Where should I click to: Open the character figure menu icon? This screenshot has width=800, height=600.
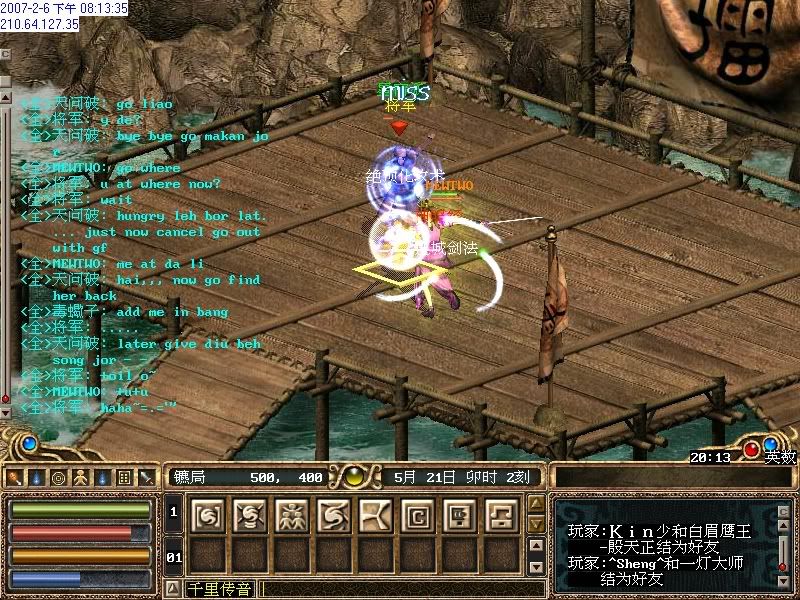click(x=80, y=477)
